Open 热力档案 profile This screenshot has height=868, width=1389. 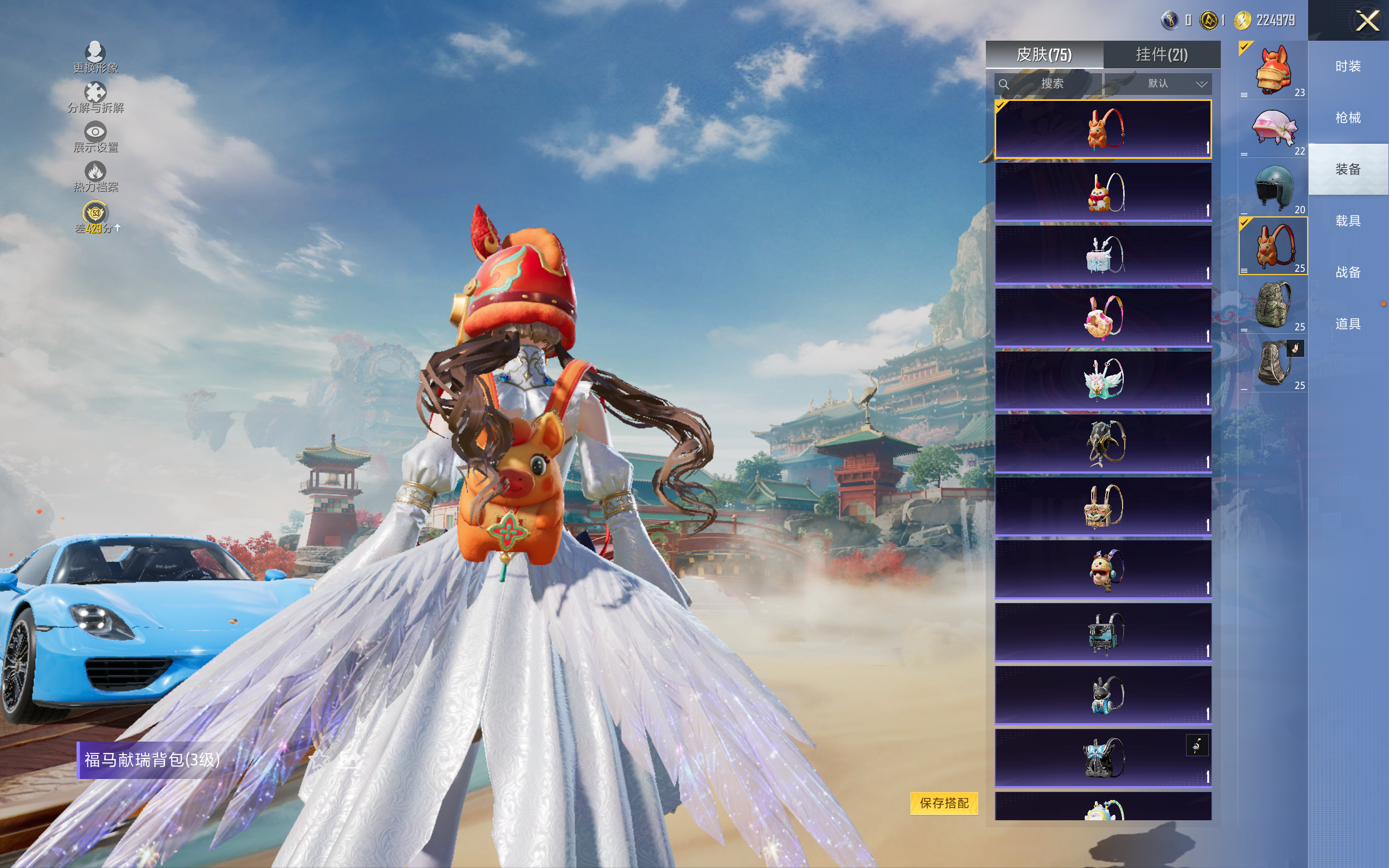click(95, 176)
